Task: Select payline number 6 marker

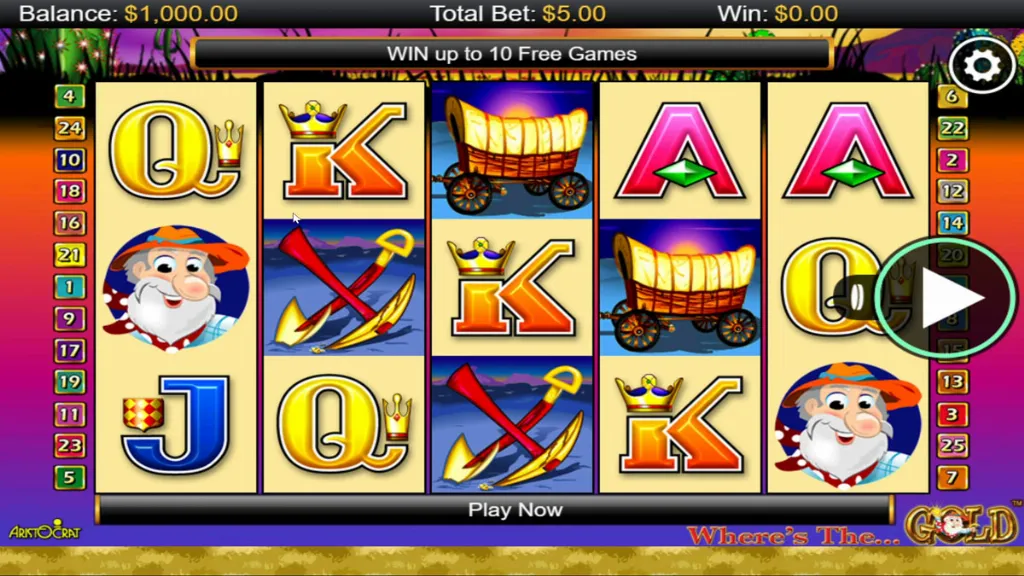Action: click(x=952, y=97)
